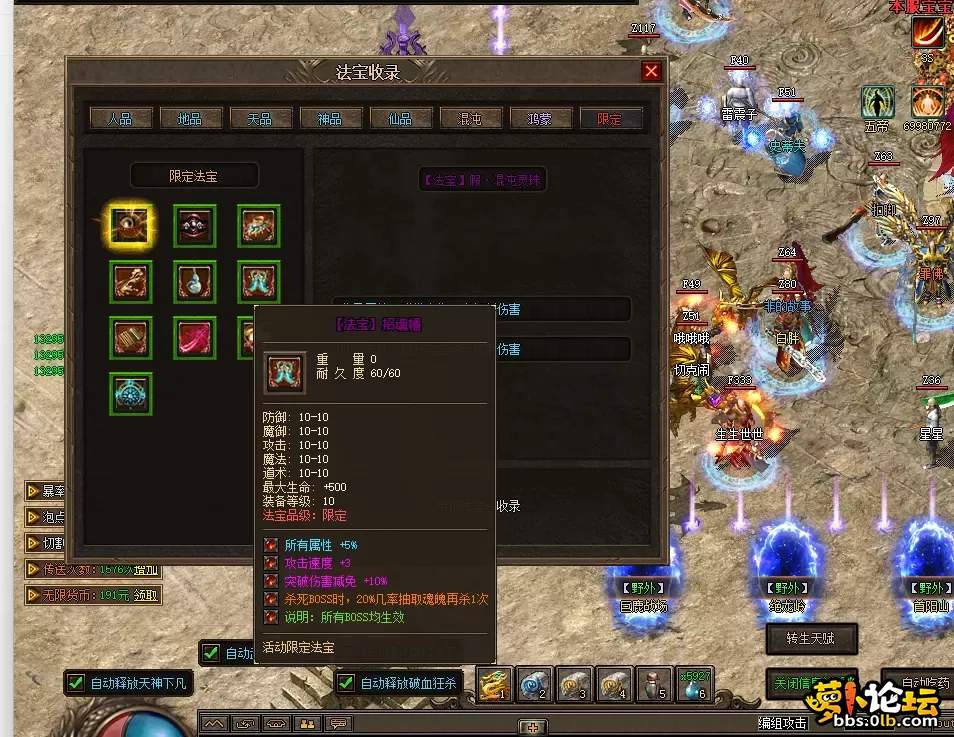The image size is (954, 737).
Task: Toggle the 自动释放天神下凡 checkbox
Action: (x=76, y=684)
